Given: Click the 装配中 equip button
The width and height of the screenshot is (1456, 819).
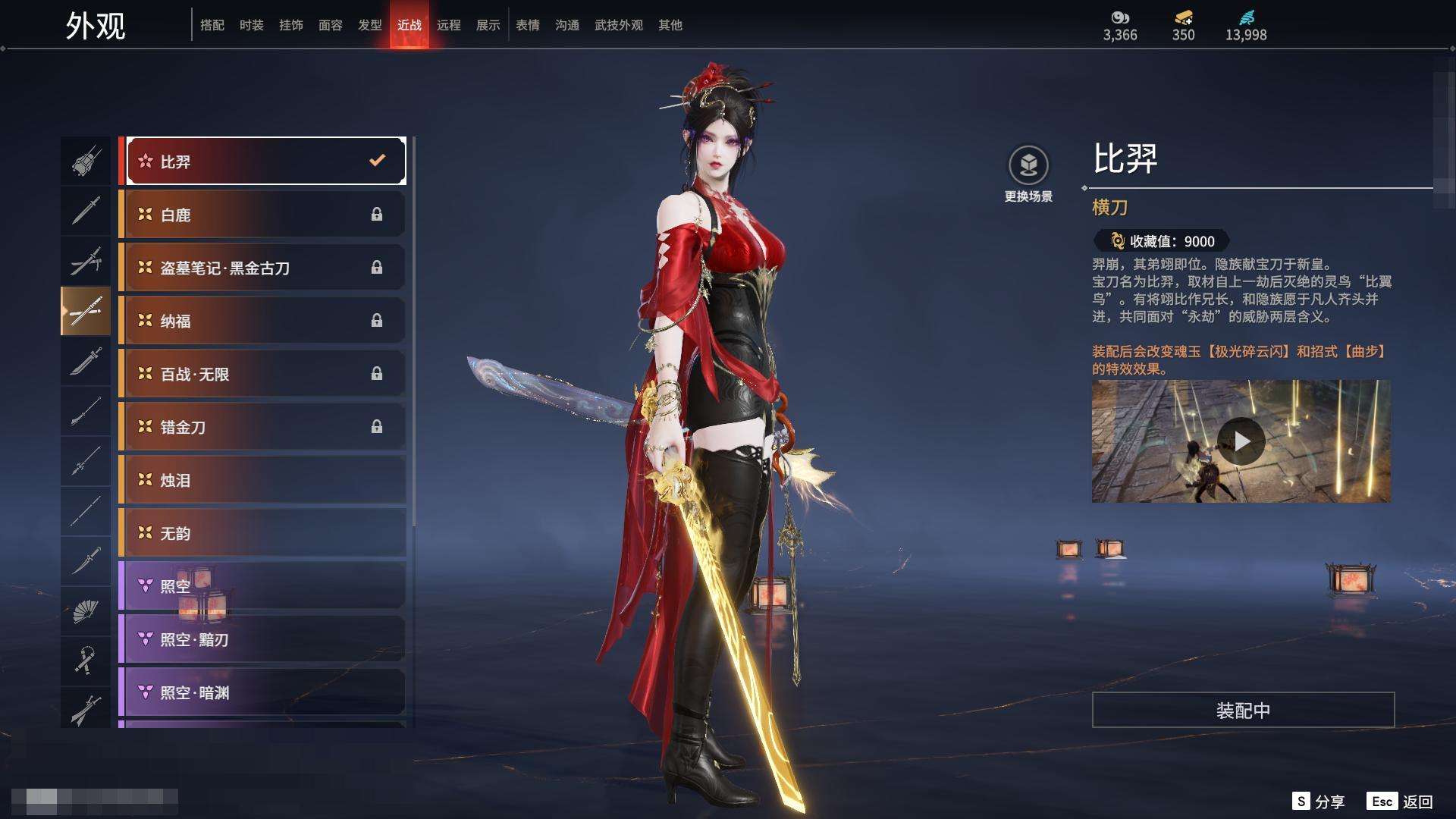Looking at the screenshot, I should pyautogui.click(x=1243, y=710).
